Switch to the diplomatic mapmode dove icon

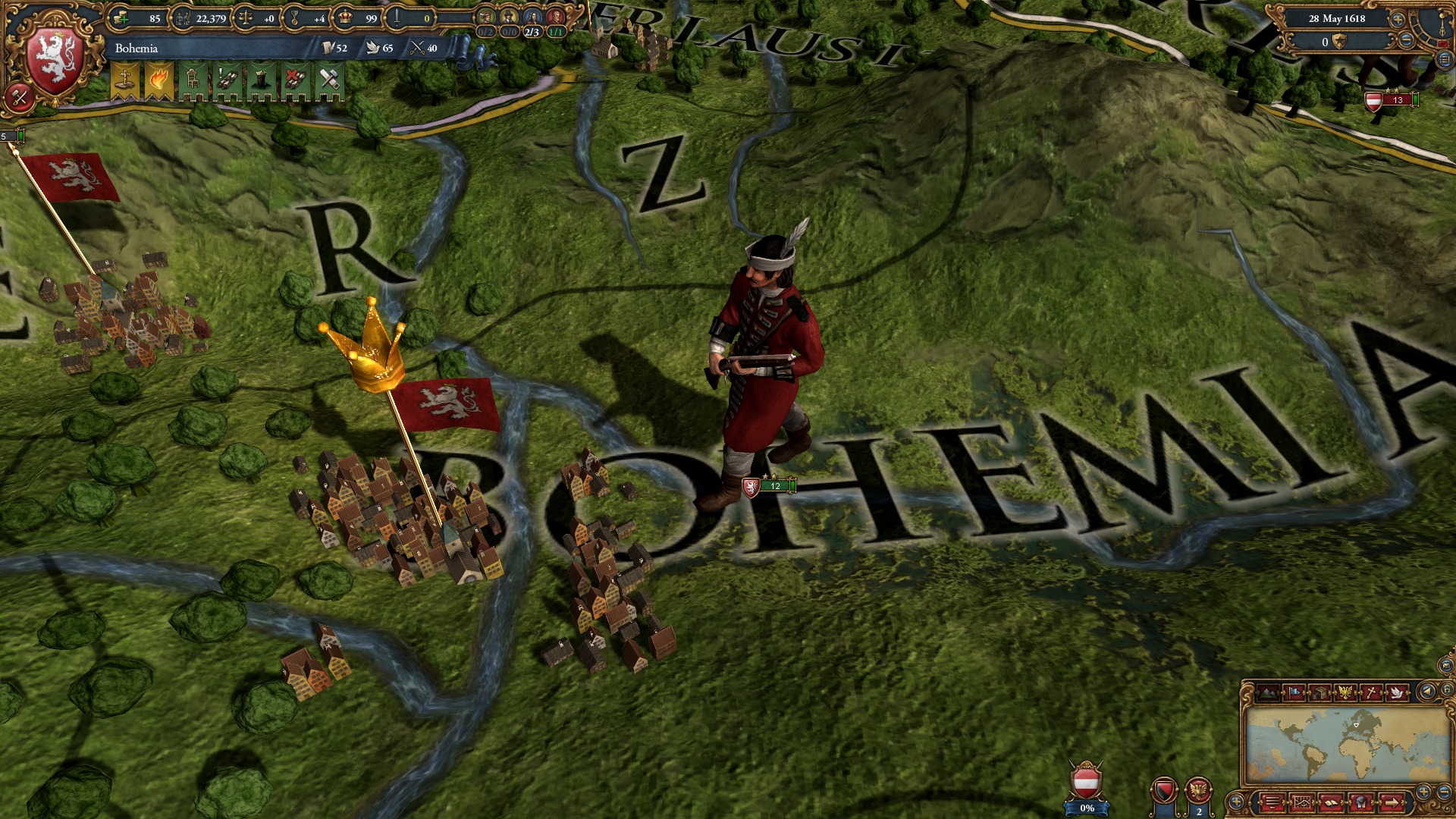coord(1396,692)
